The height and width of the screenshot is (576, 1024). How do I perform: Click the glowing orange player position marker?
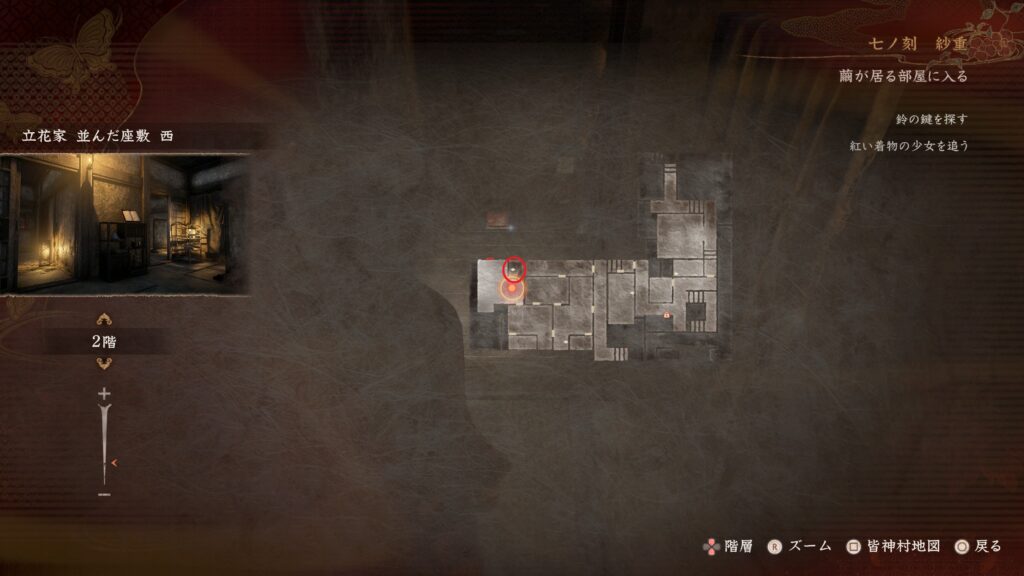click(512, 290)
